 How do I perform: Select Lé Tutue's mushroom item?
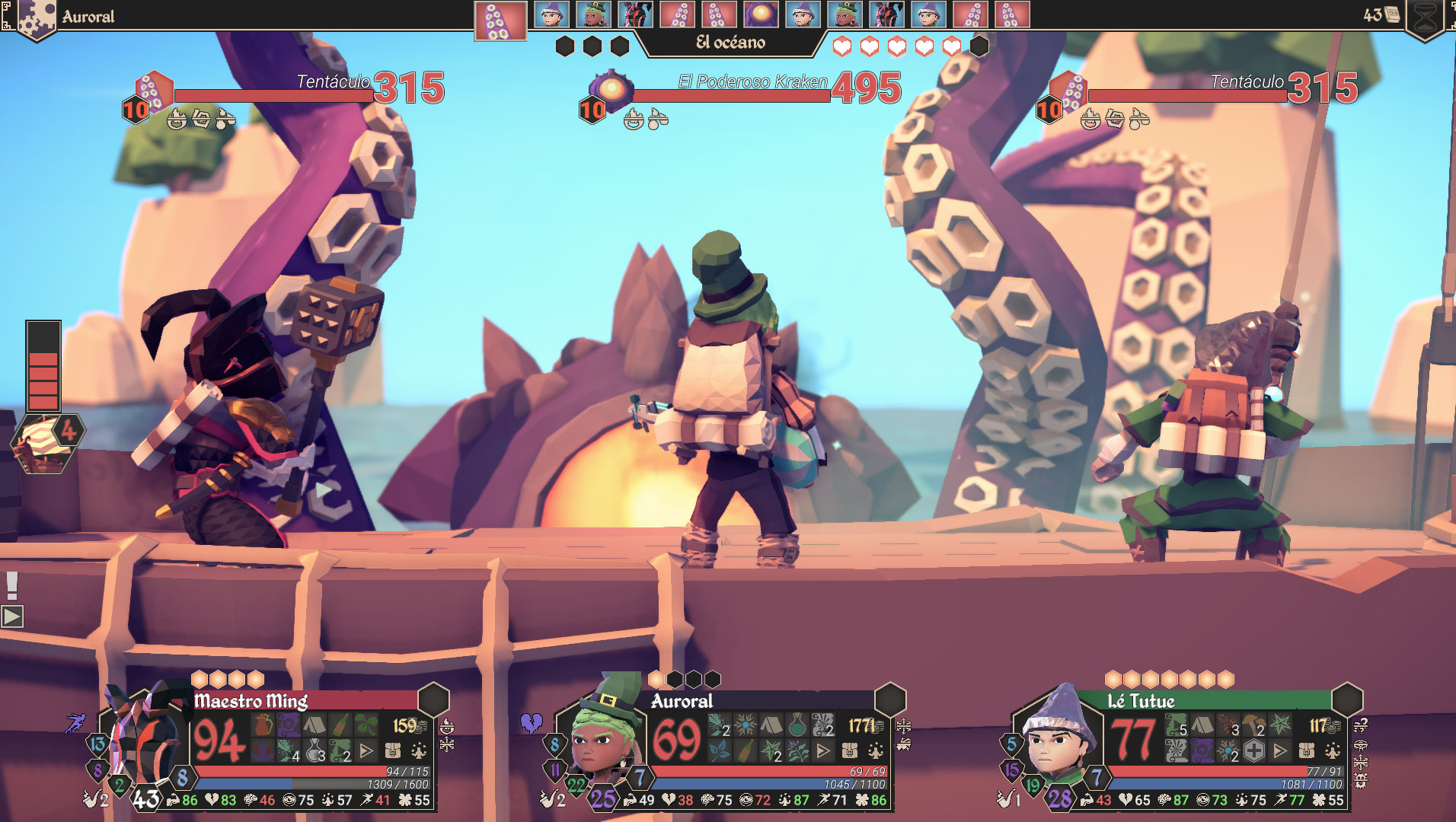coord(1253,725)
